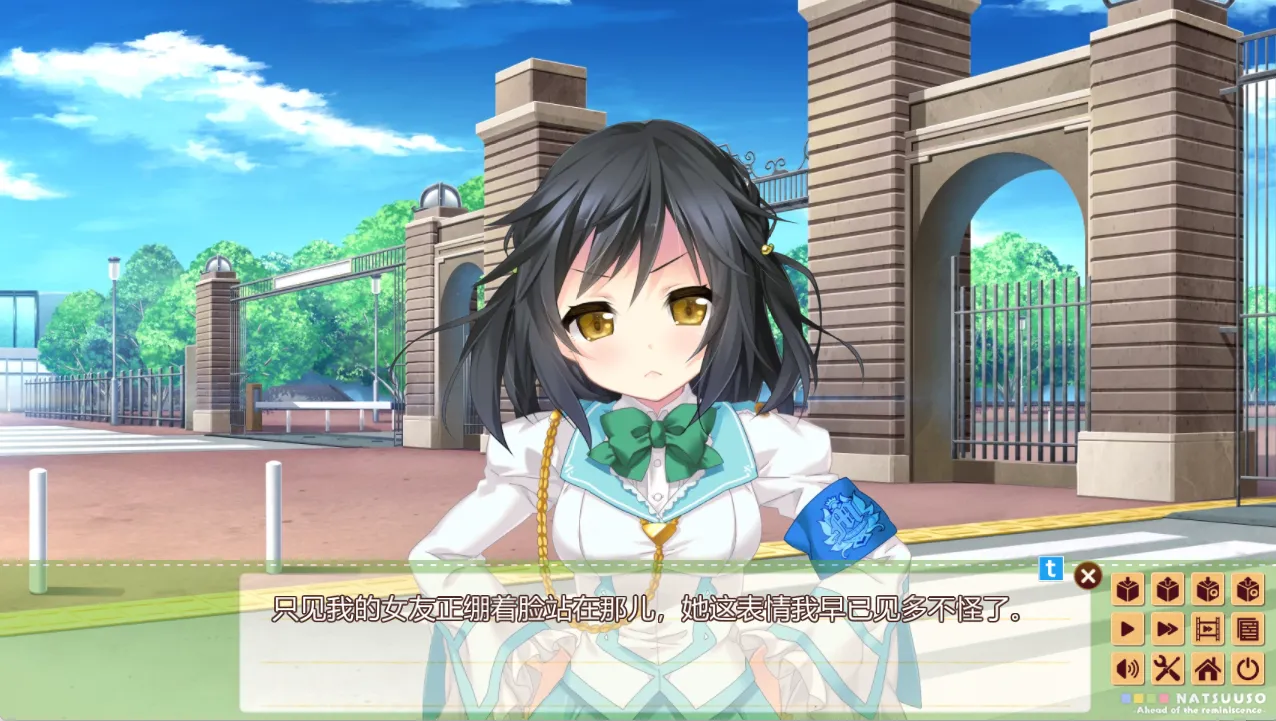Image resolution: width=1276 pixels, height=721 pixels.
Task: Hide the dialogue box with the X button
Action: (x=1088, y=576)
